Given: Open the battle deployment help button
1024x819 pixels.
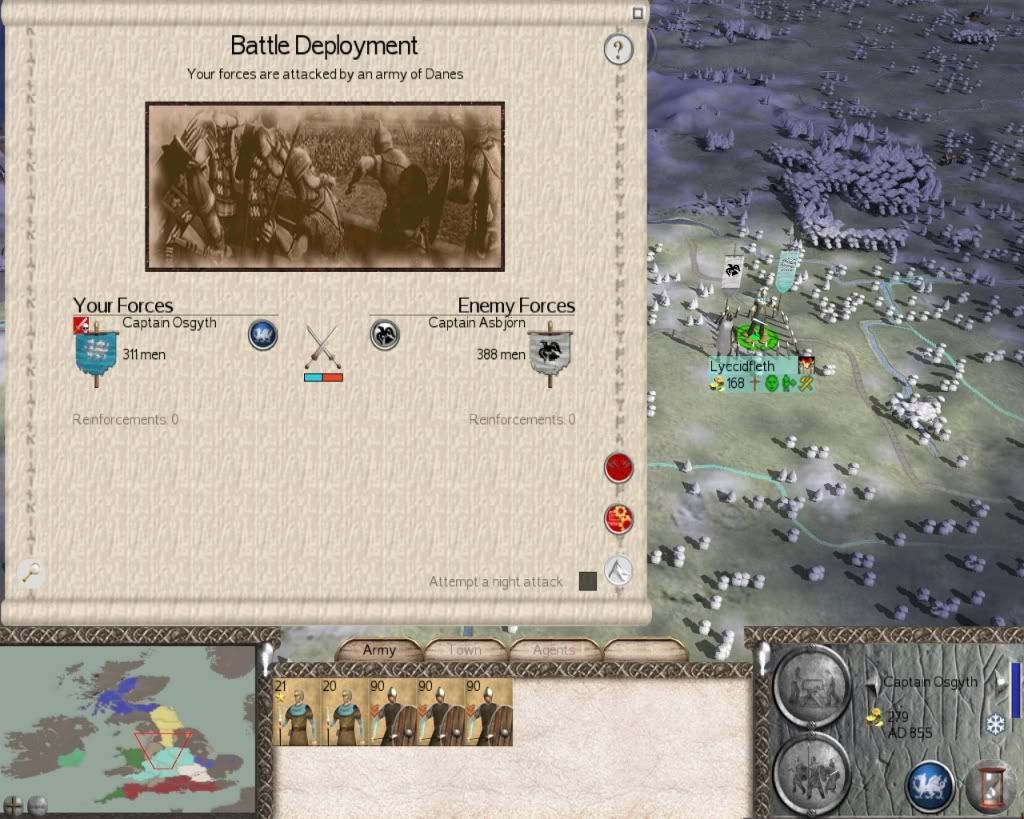Looking at the screenshot, I should [x=619, y=48].
